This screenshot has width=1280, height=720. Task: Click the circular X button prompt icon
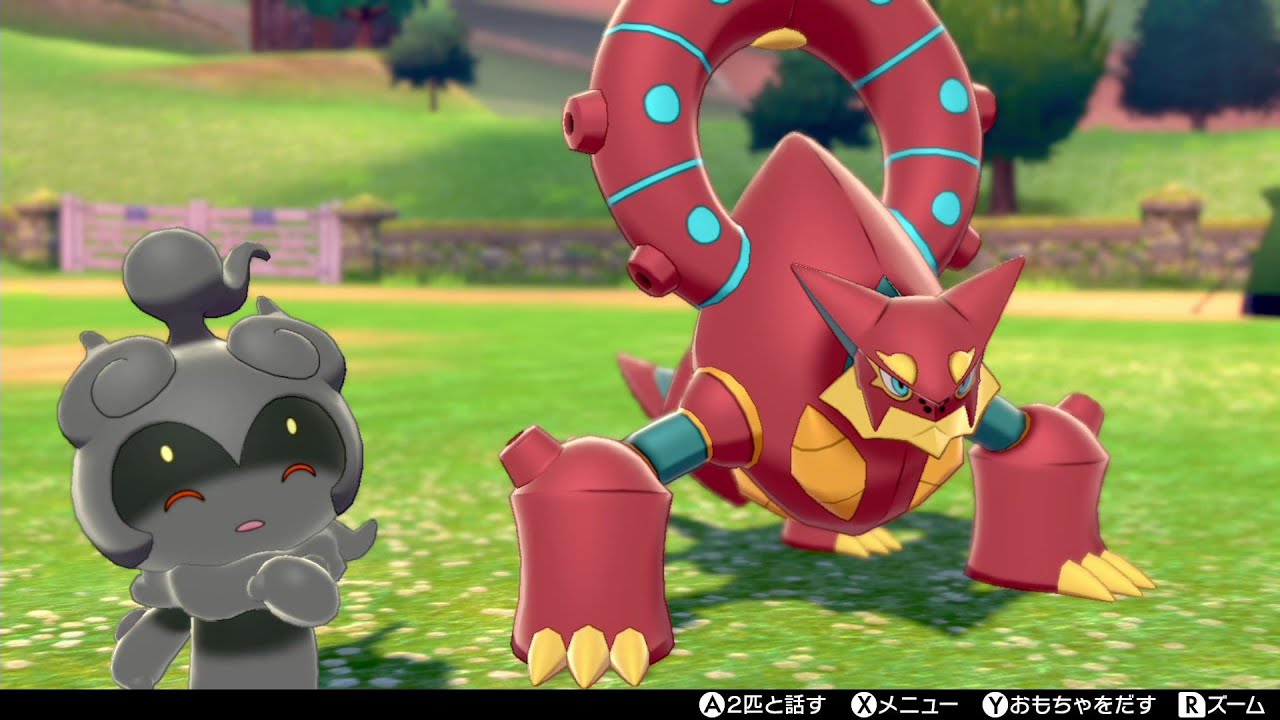867,705
